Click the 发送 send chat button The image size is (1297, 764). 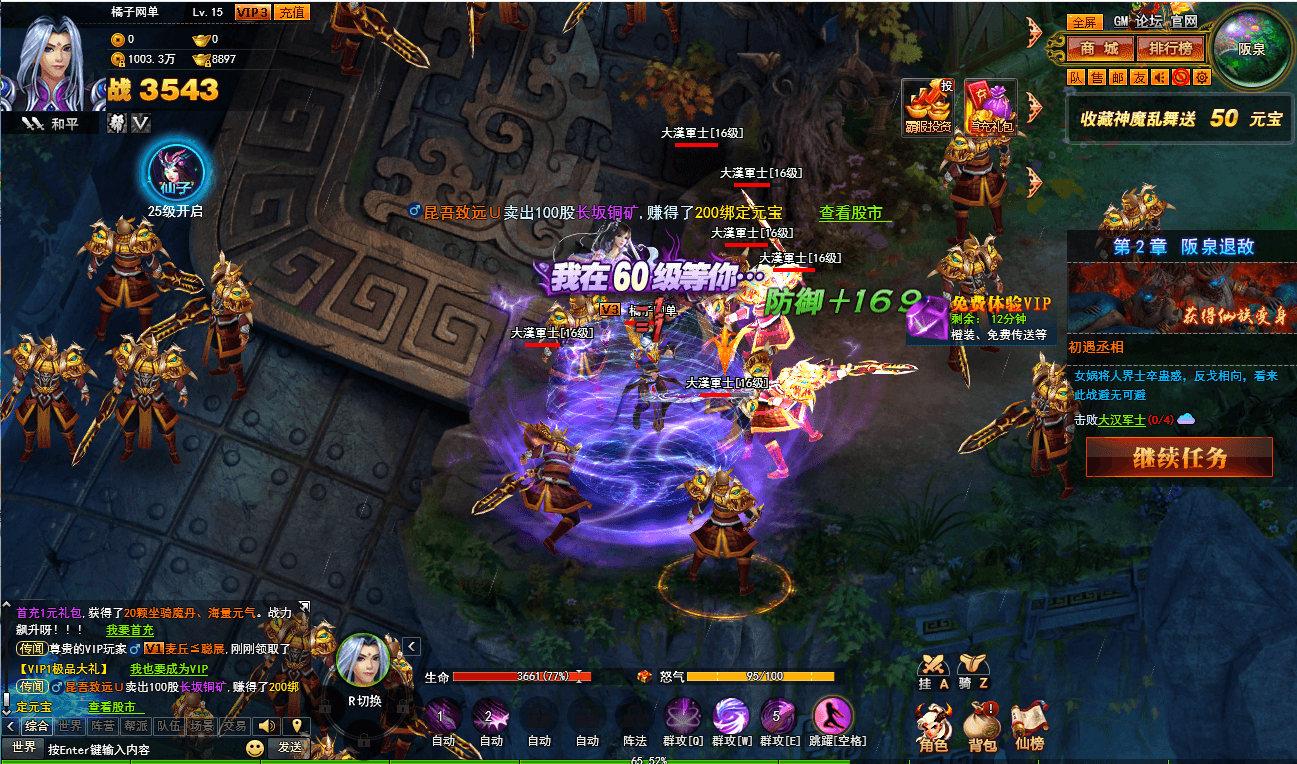coord(290,747)
